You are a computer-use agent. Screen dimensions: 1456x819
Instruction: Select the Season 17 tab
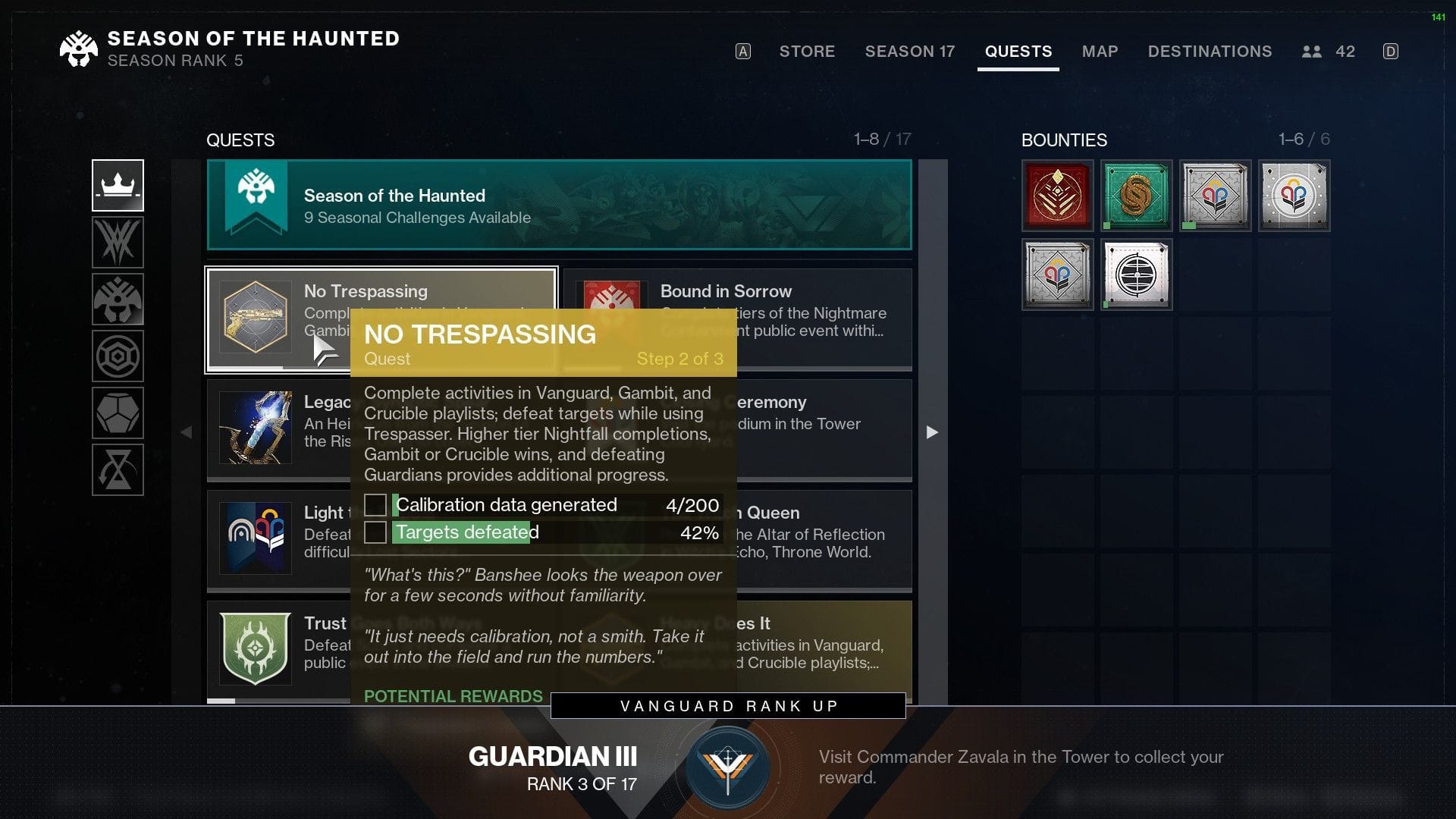click(x=909, y=52)
